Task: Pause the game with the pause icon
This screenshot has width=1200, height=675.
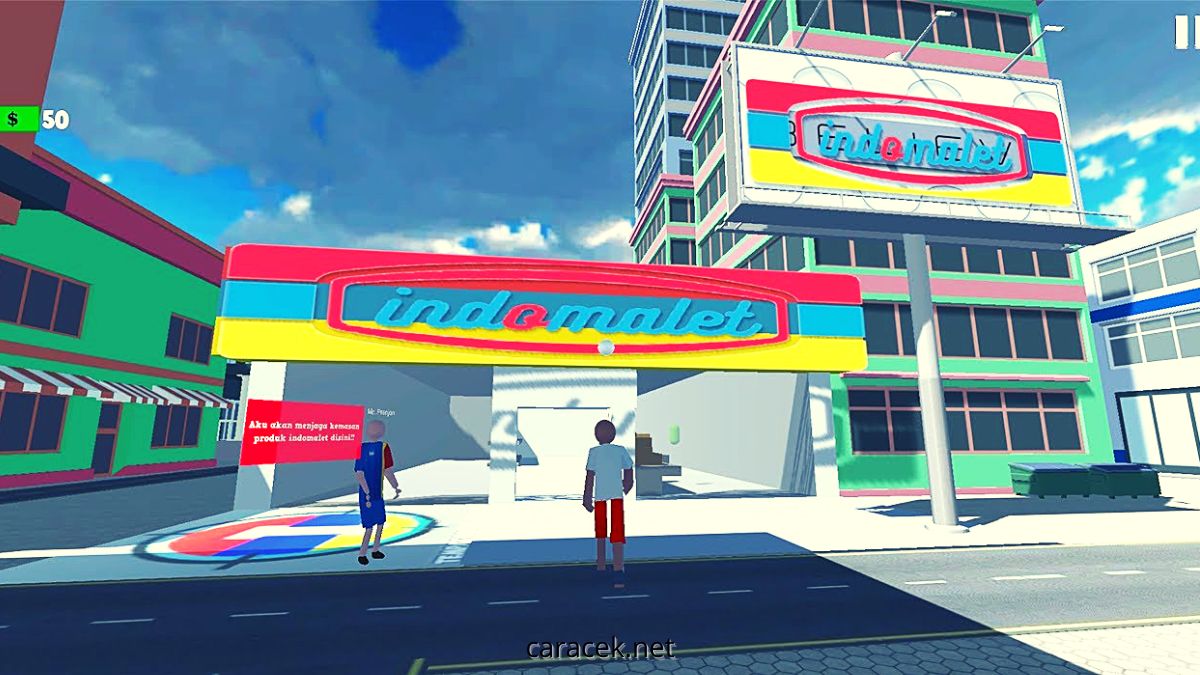Action: click(x=1187, y=33)
